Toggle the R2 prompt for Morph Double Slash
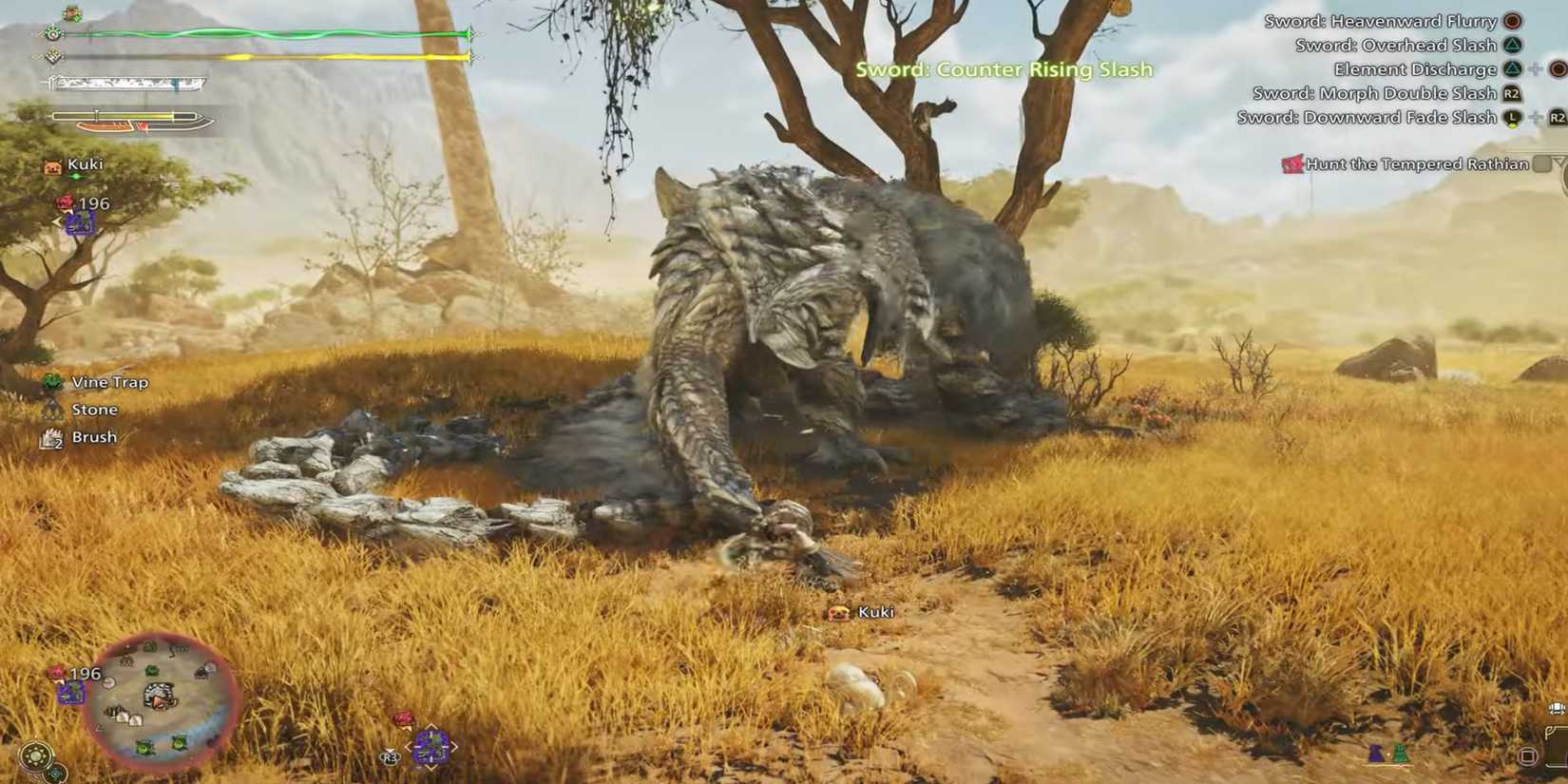 click(1511, 92)
